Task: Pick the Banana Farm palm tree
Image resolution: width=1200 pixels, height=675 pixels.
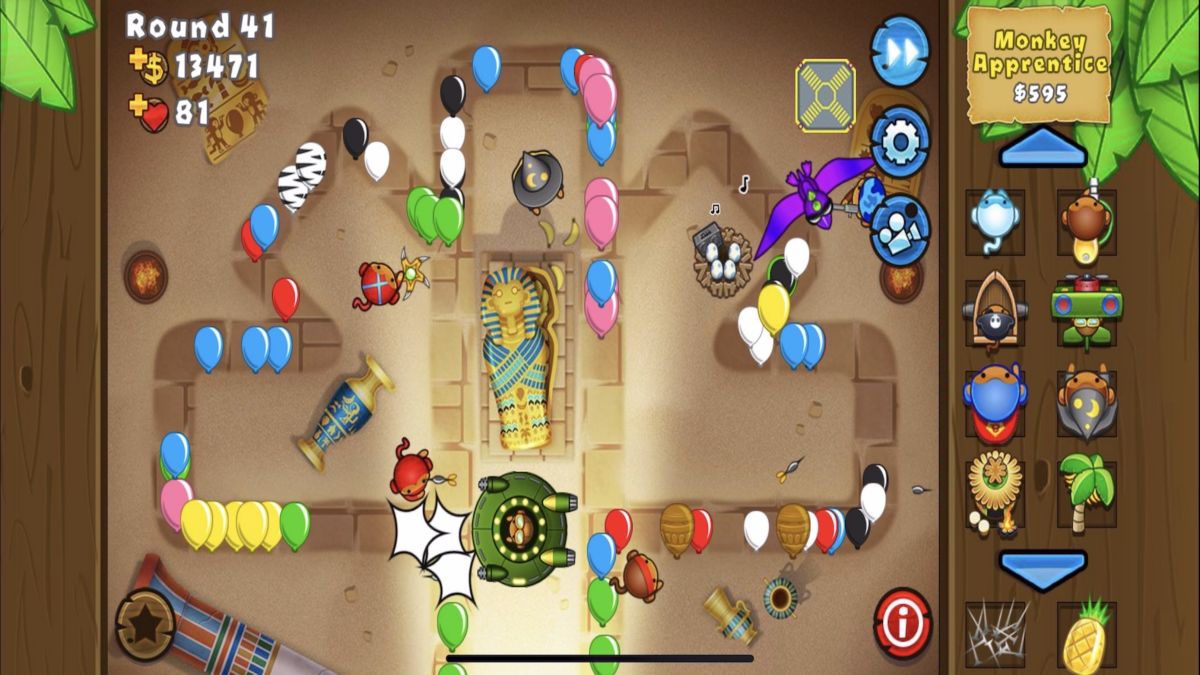Action: coord(1087,492)
